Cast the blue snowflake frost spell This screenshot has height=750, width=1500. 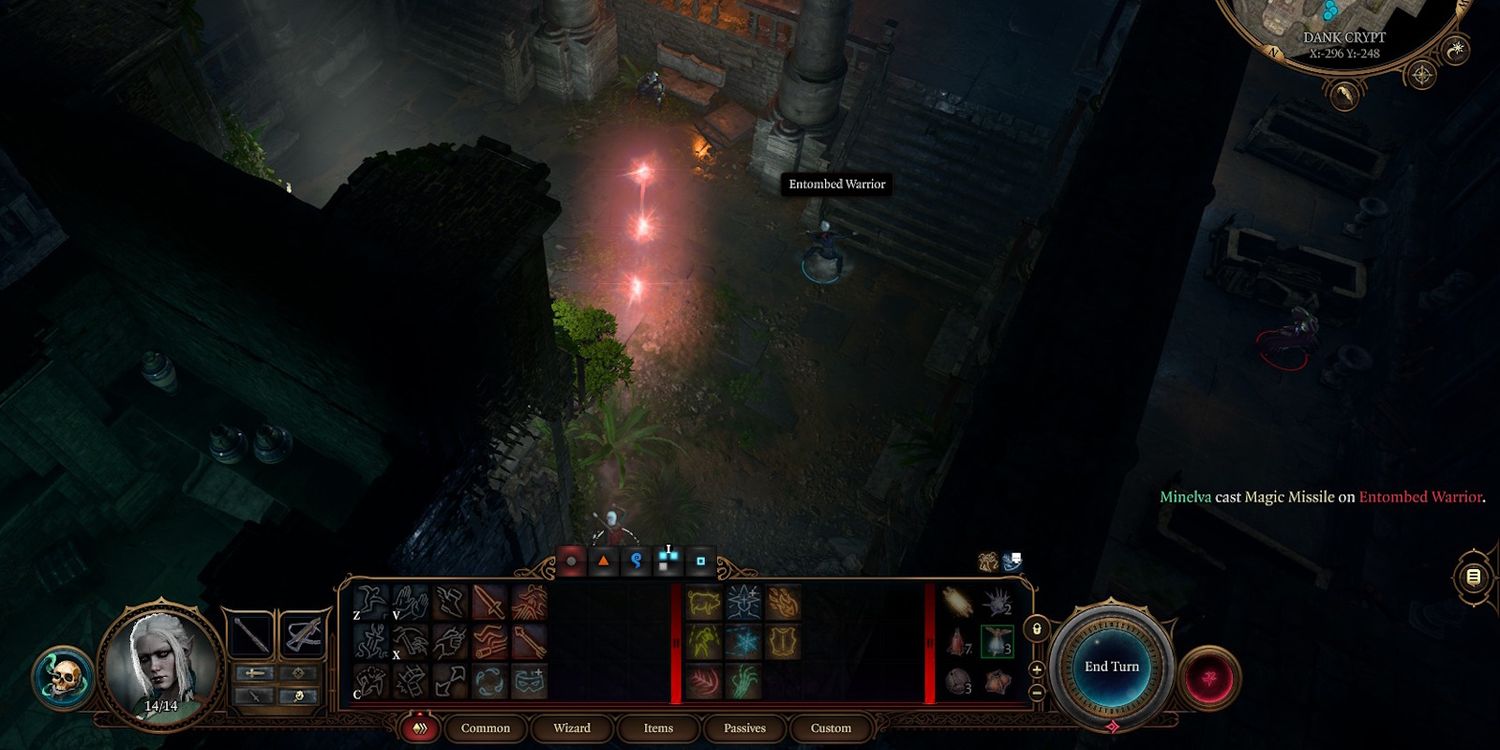pyautogui.click(x=743, y=641)
